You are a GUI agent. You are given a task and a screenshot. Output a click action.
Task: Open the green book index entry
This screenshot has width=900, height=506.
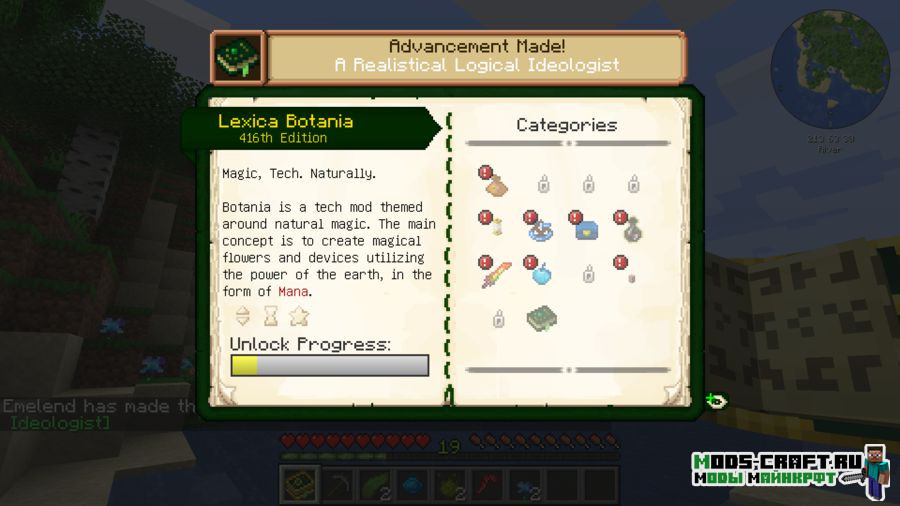[x=542, y=319]
